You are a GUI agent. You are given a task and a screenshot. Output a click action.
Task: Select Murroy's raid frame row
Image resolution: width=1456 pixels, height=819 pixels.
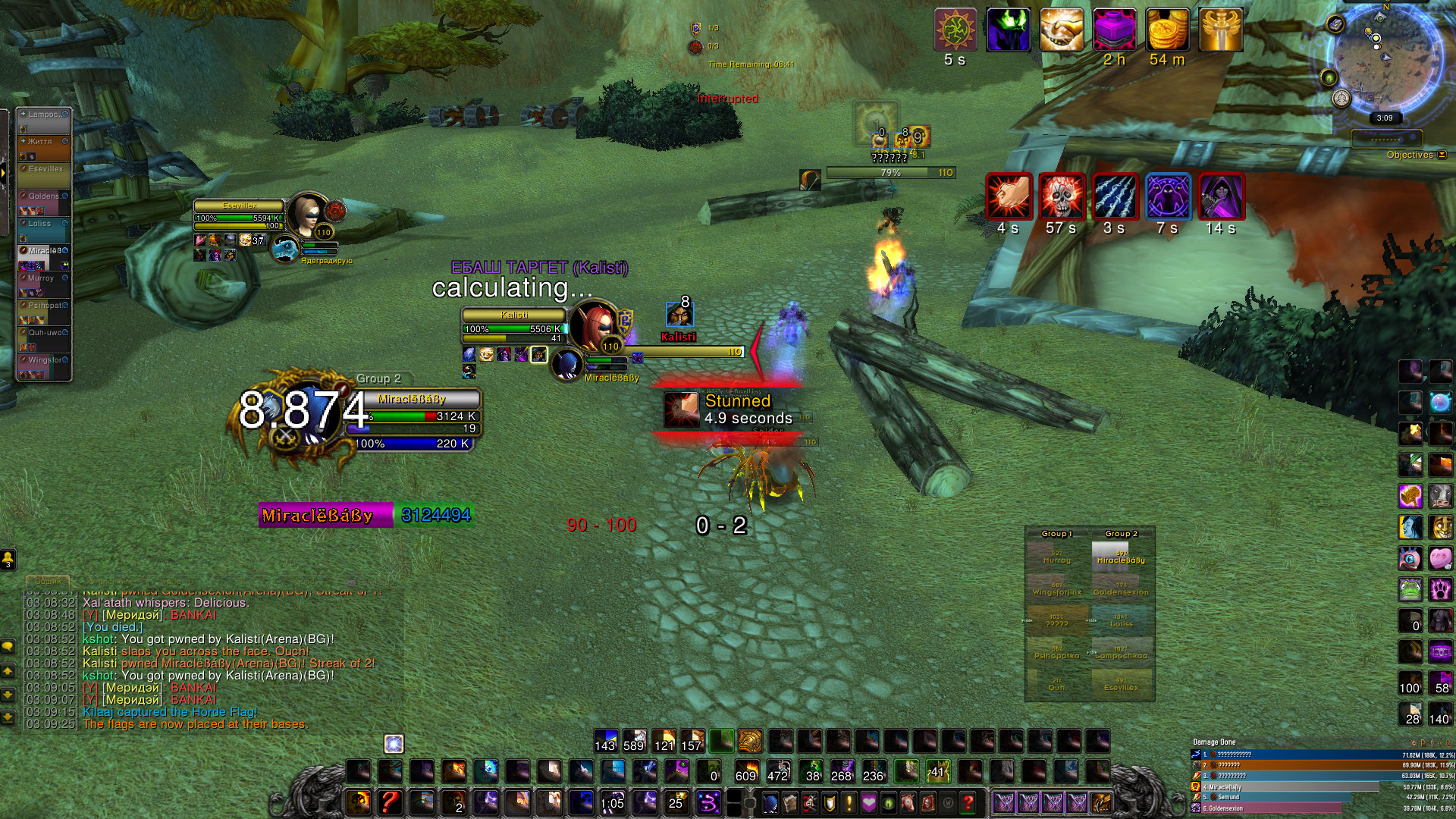(44, 284)
